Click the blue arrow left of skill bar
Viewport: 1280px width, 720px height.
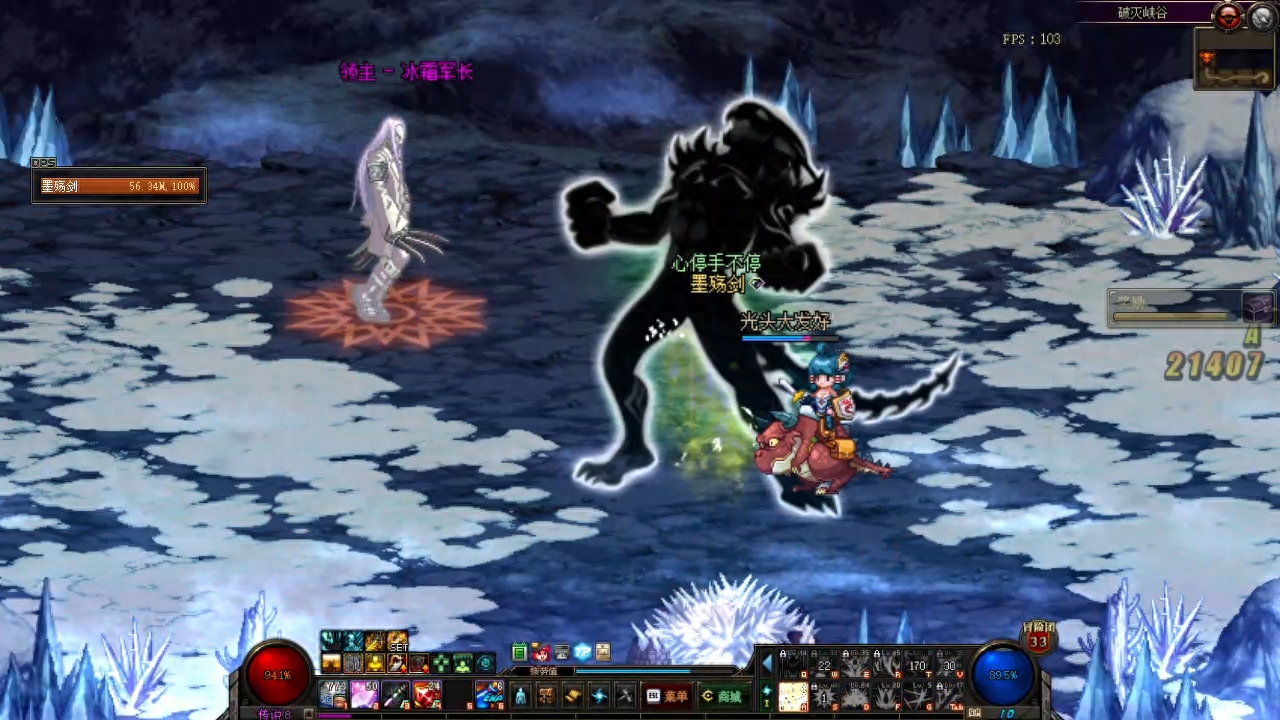click(767, 663)
